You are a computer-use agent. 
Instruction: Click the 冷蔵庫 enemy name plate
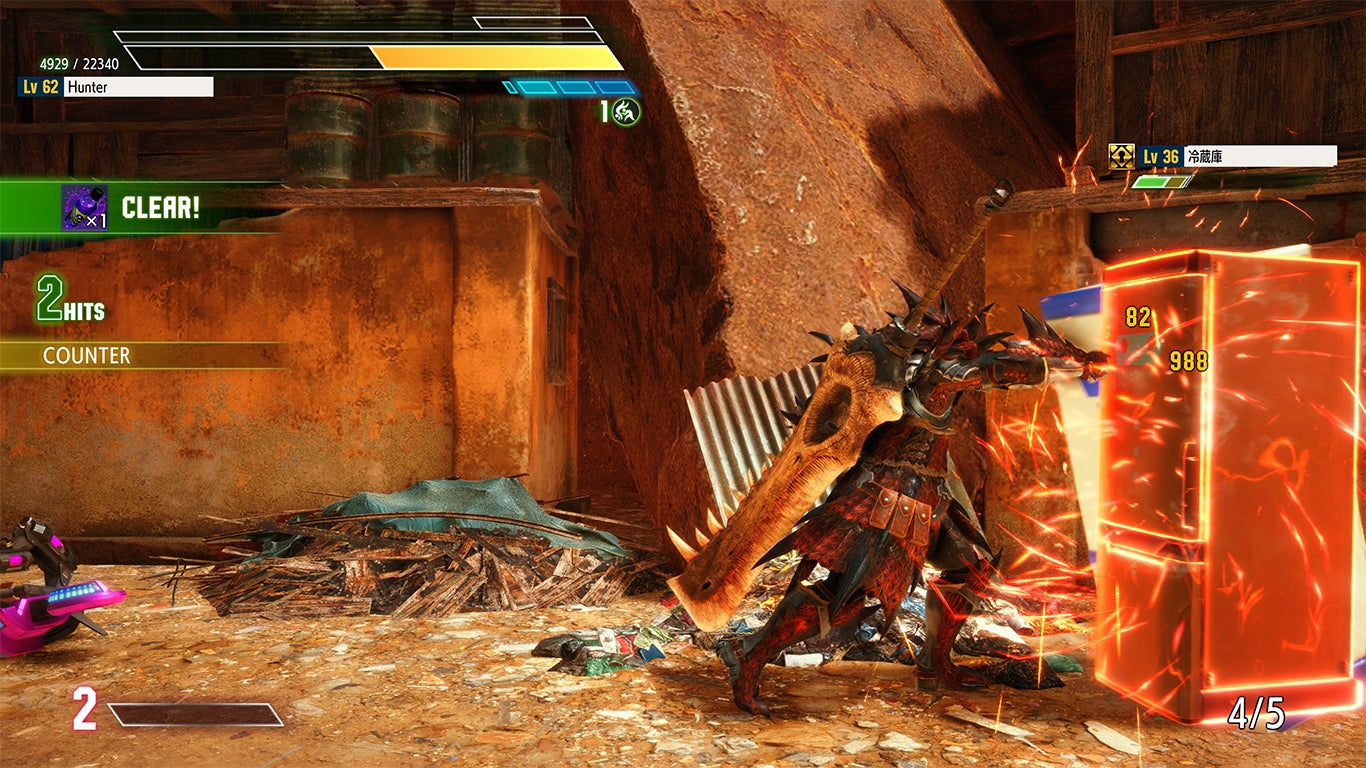point(1259,156)
